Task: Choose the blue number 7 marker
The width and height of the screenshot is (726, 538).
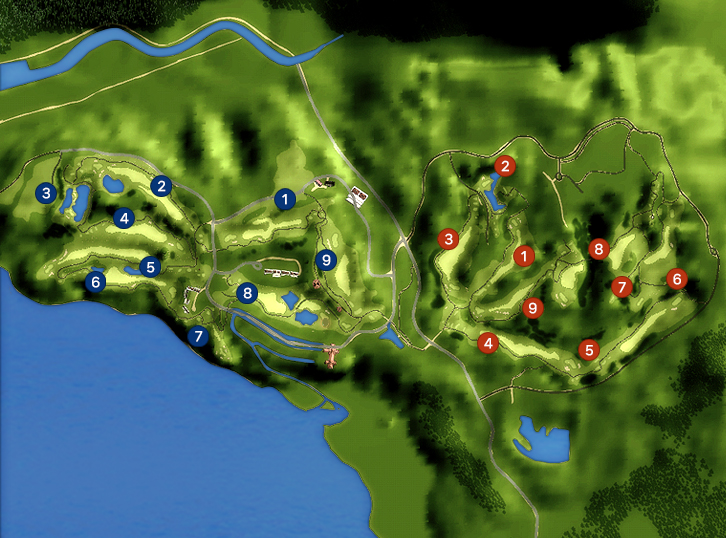Action: (198, 336)
